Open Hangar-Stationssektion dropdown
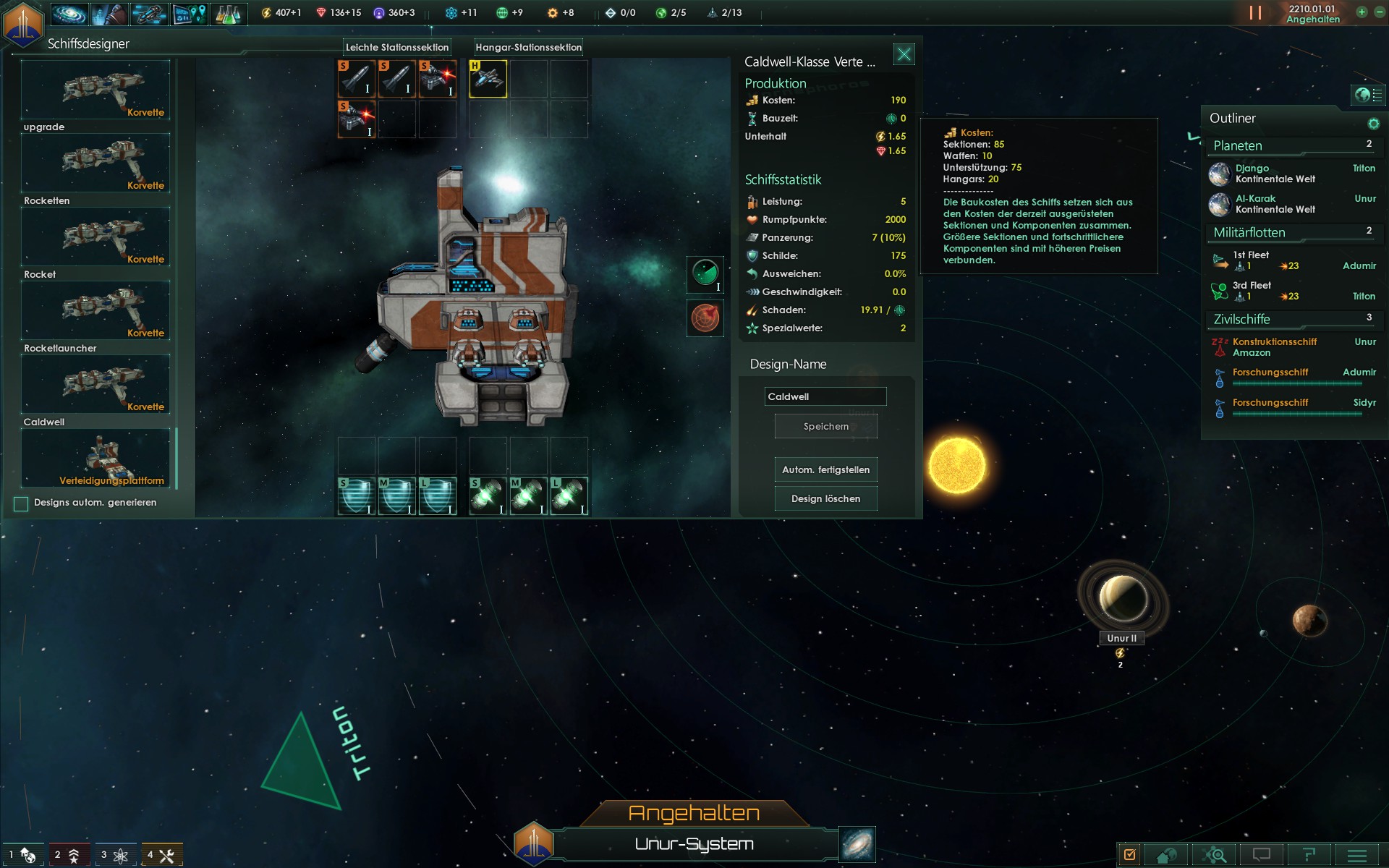 pos(528,47)
